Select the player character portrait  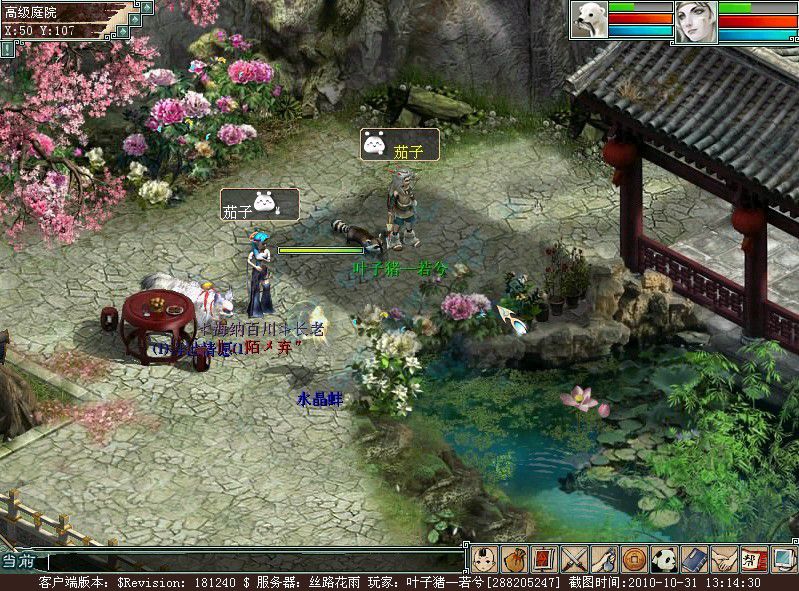[x=696, y=22]
